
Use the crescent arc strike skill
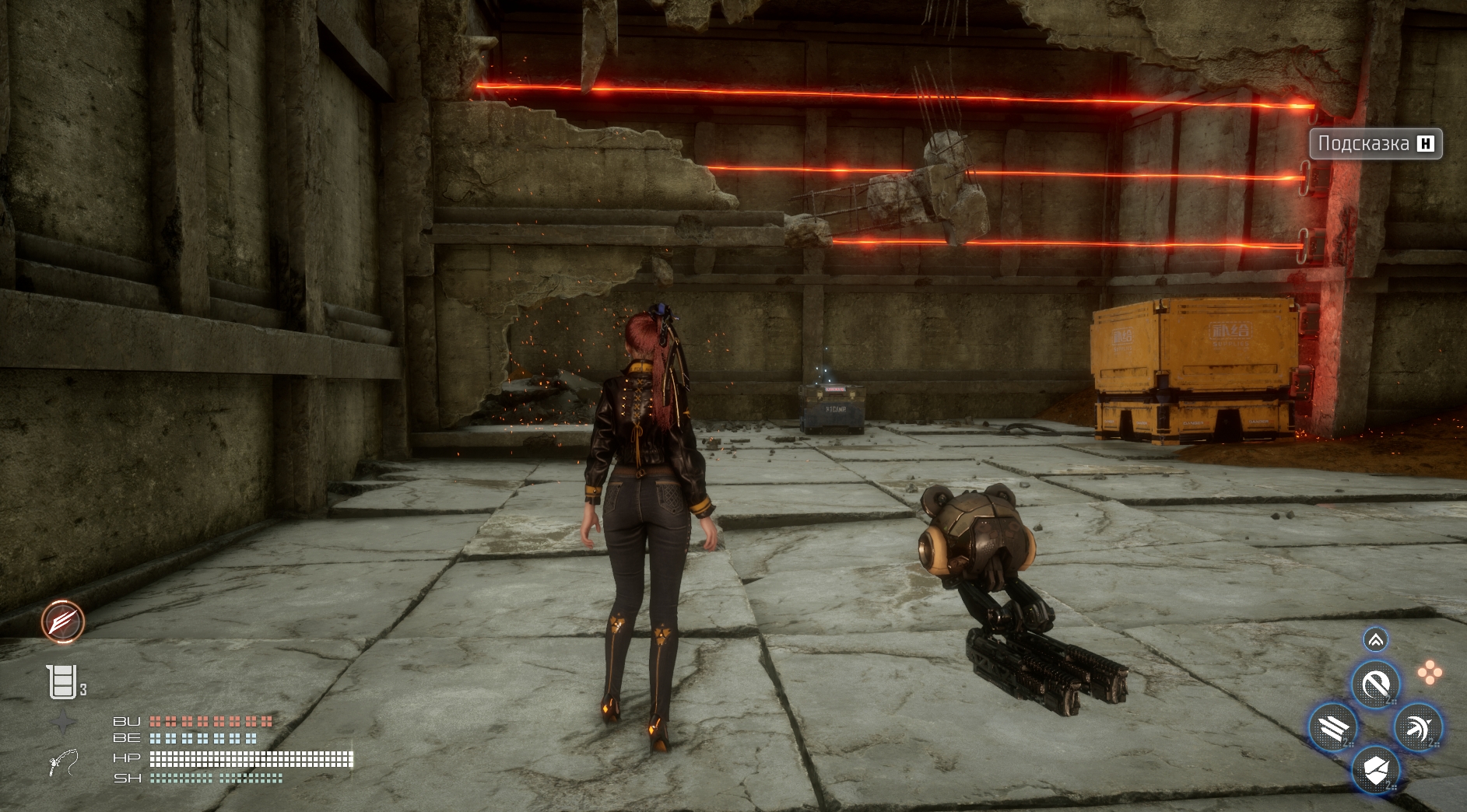1418,728
